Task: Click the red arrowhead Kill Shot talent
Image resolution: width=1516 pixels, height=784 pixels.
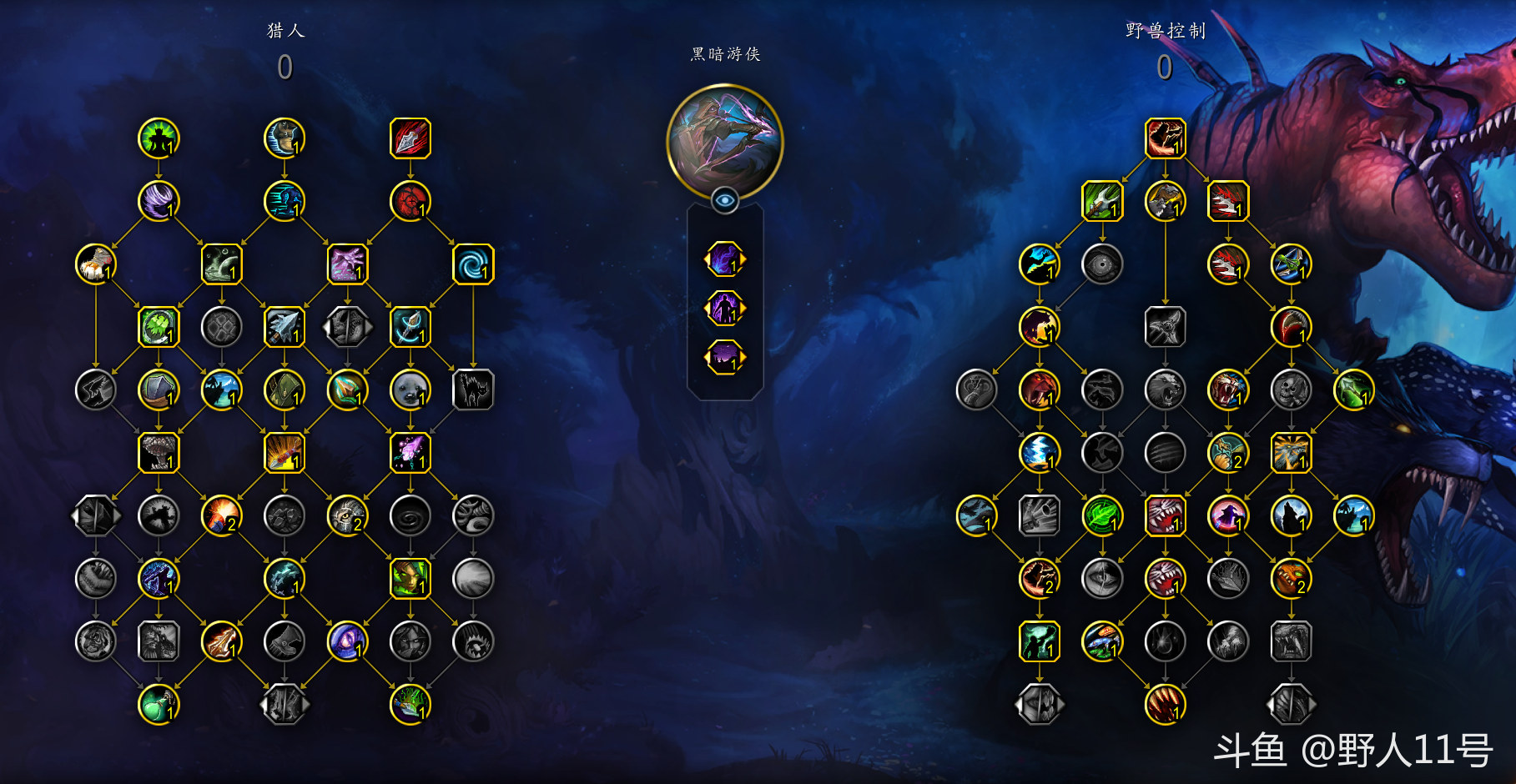Action: coord(410,138)
